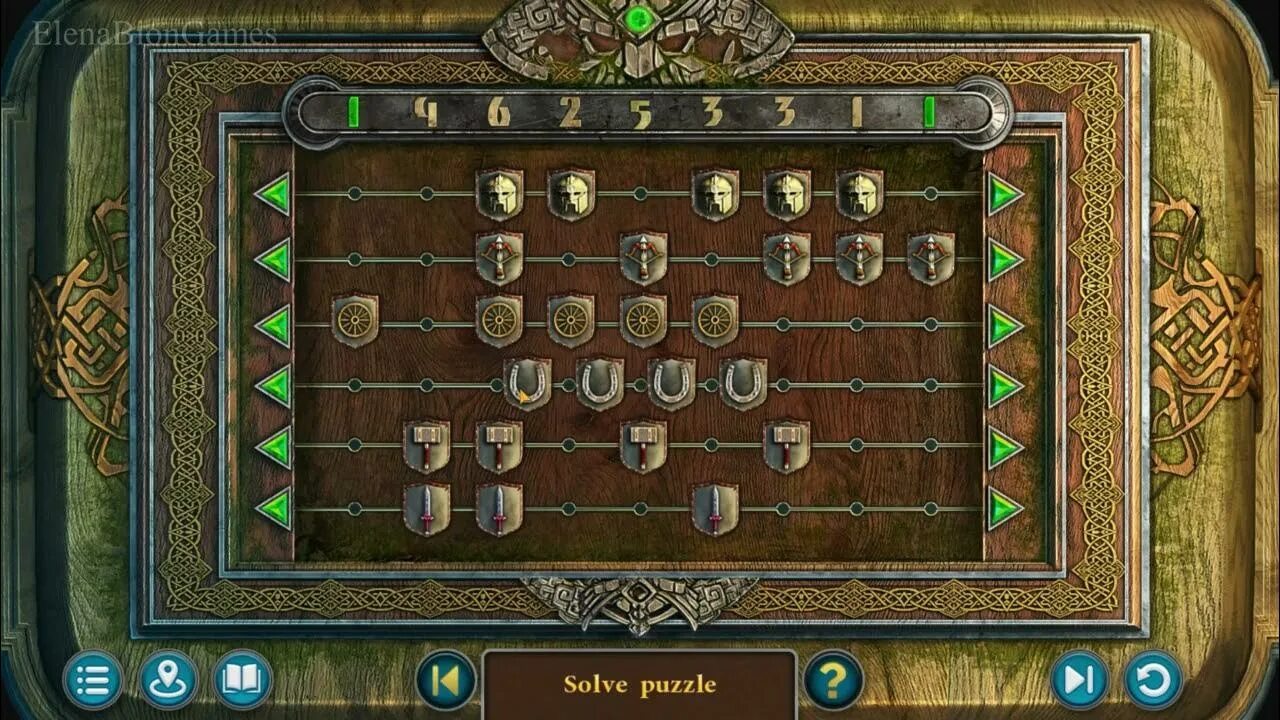Move the crossbow row left using its arrow
This screenshot has width=1280, height=720.
[272, 260]
